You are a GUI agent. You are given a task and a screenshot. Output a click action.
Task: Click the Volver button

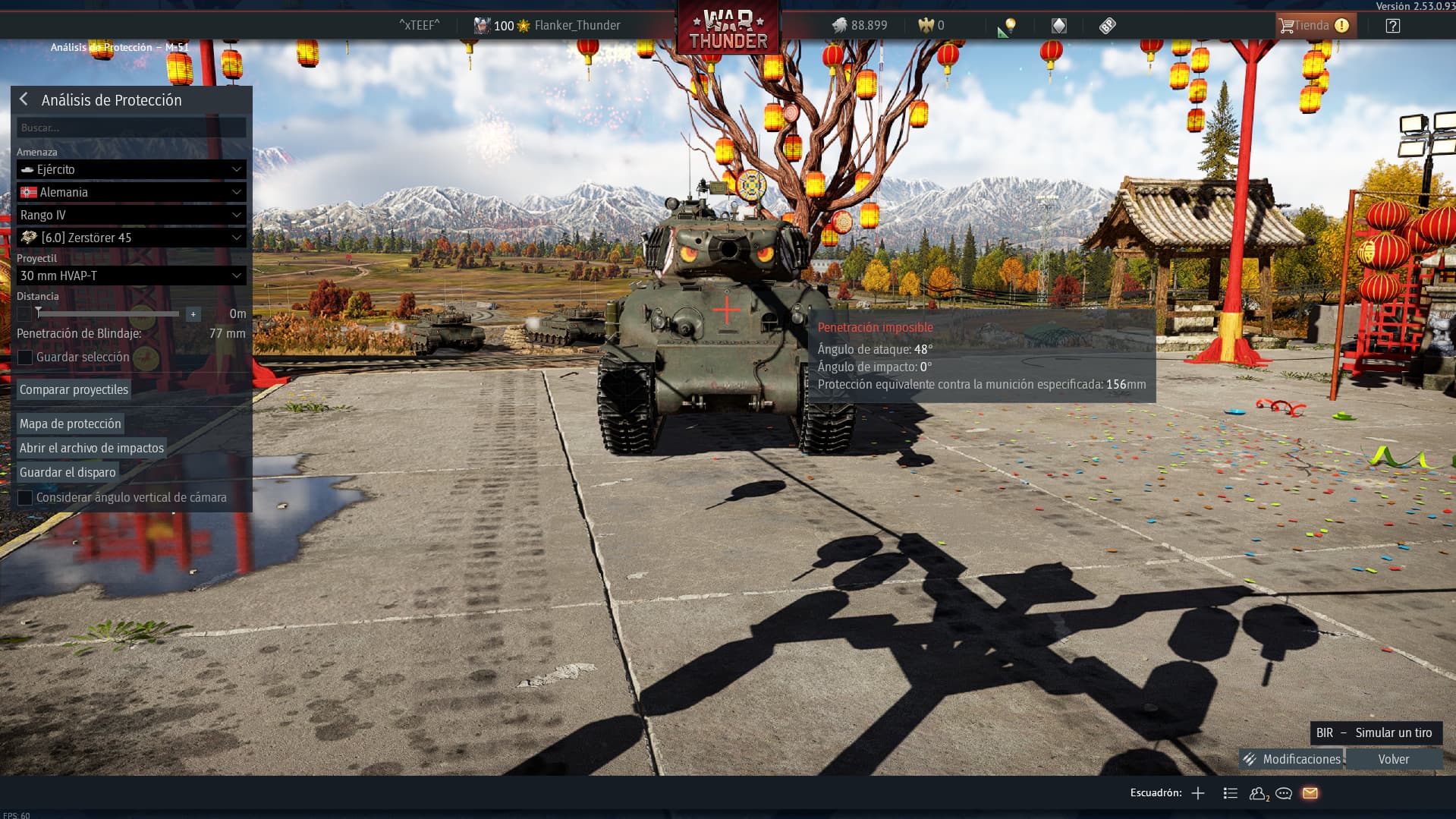point(1393,759)
